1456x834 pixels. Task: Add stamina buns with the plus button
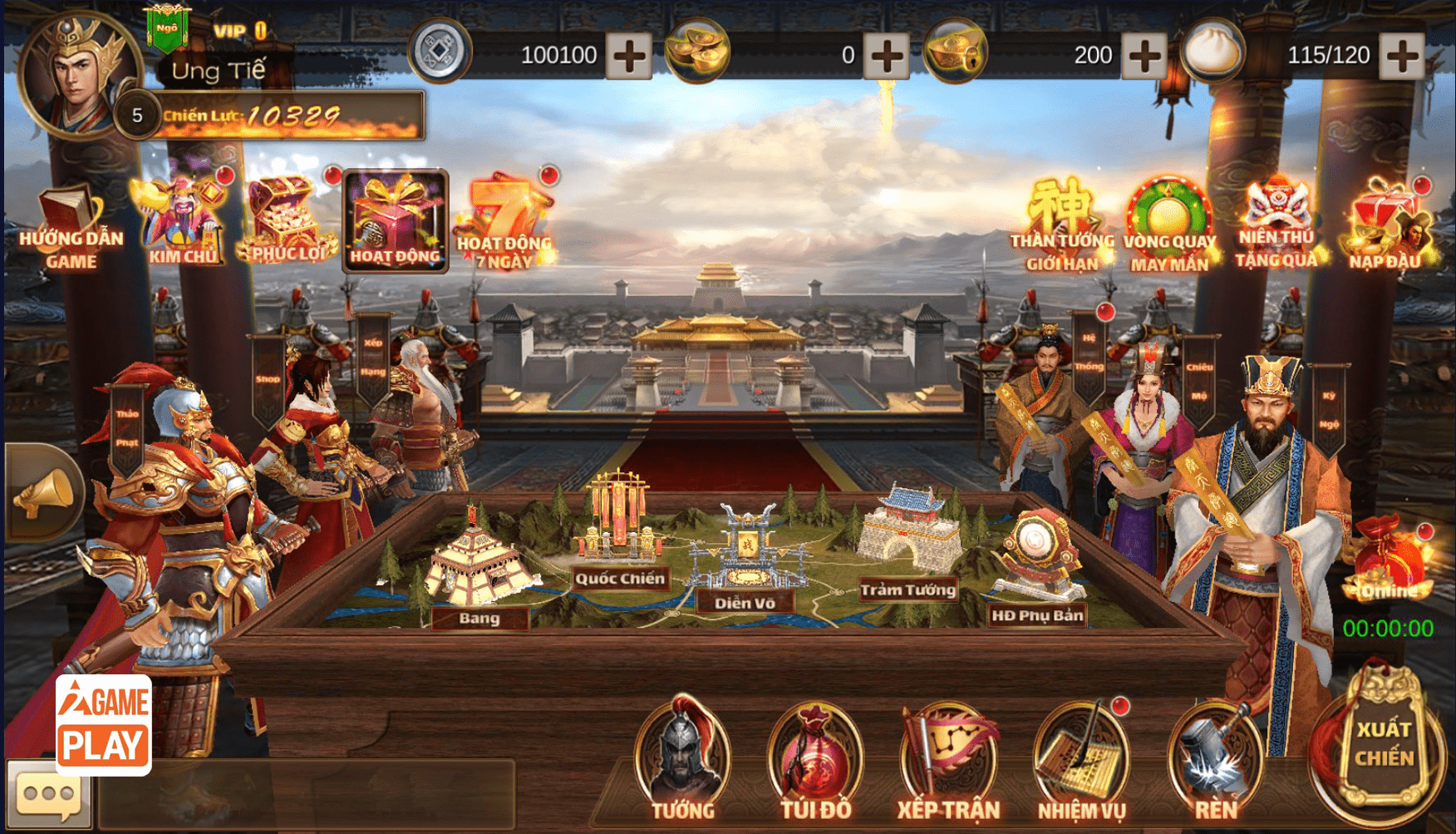1401,56
